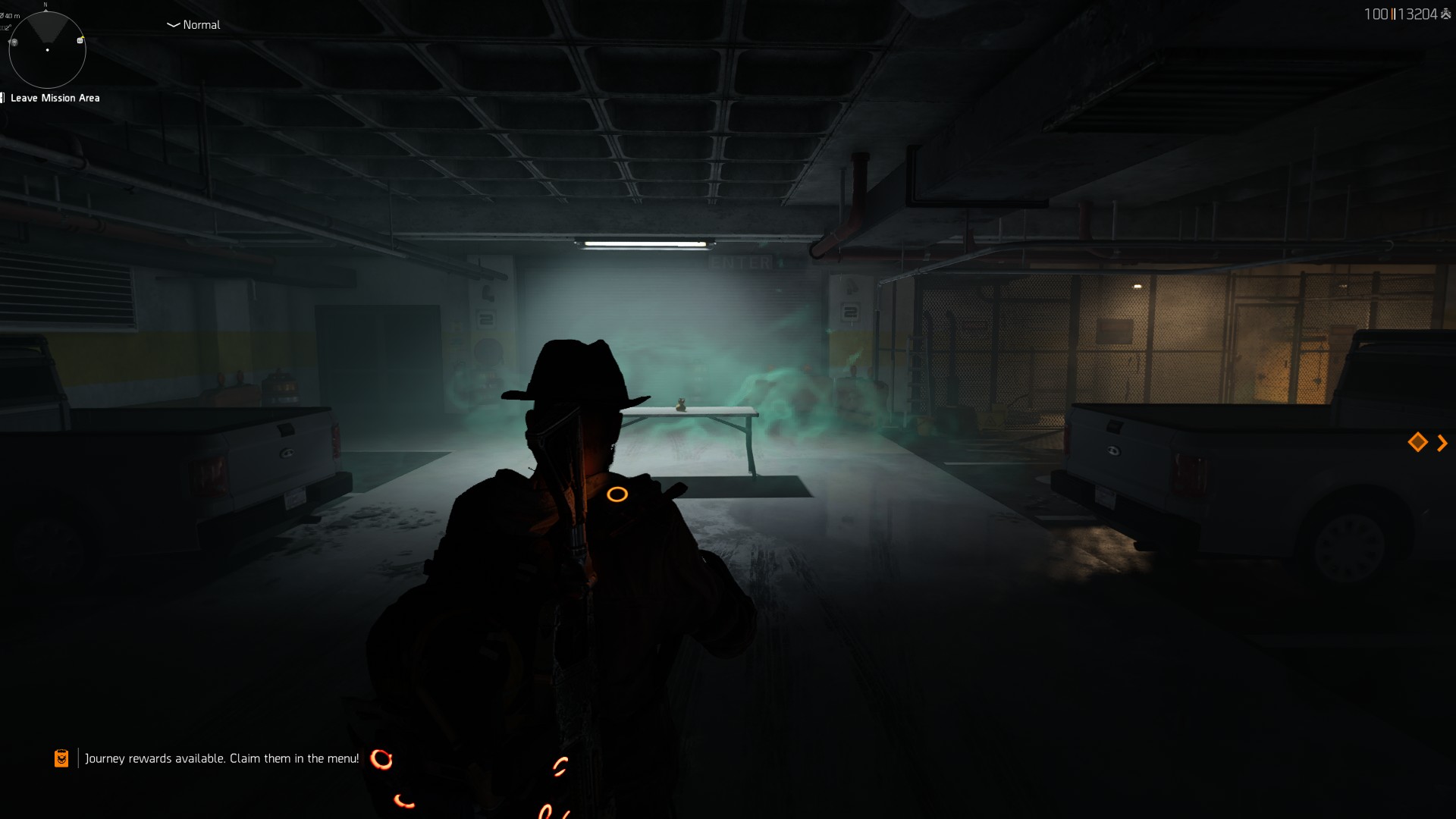Image resolution: width=1456 pixels, height=819 pixels.
Task: Select the orange diamond objective marker
Action: (x=1417, y=442)
